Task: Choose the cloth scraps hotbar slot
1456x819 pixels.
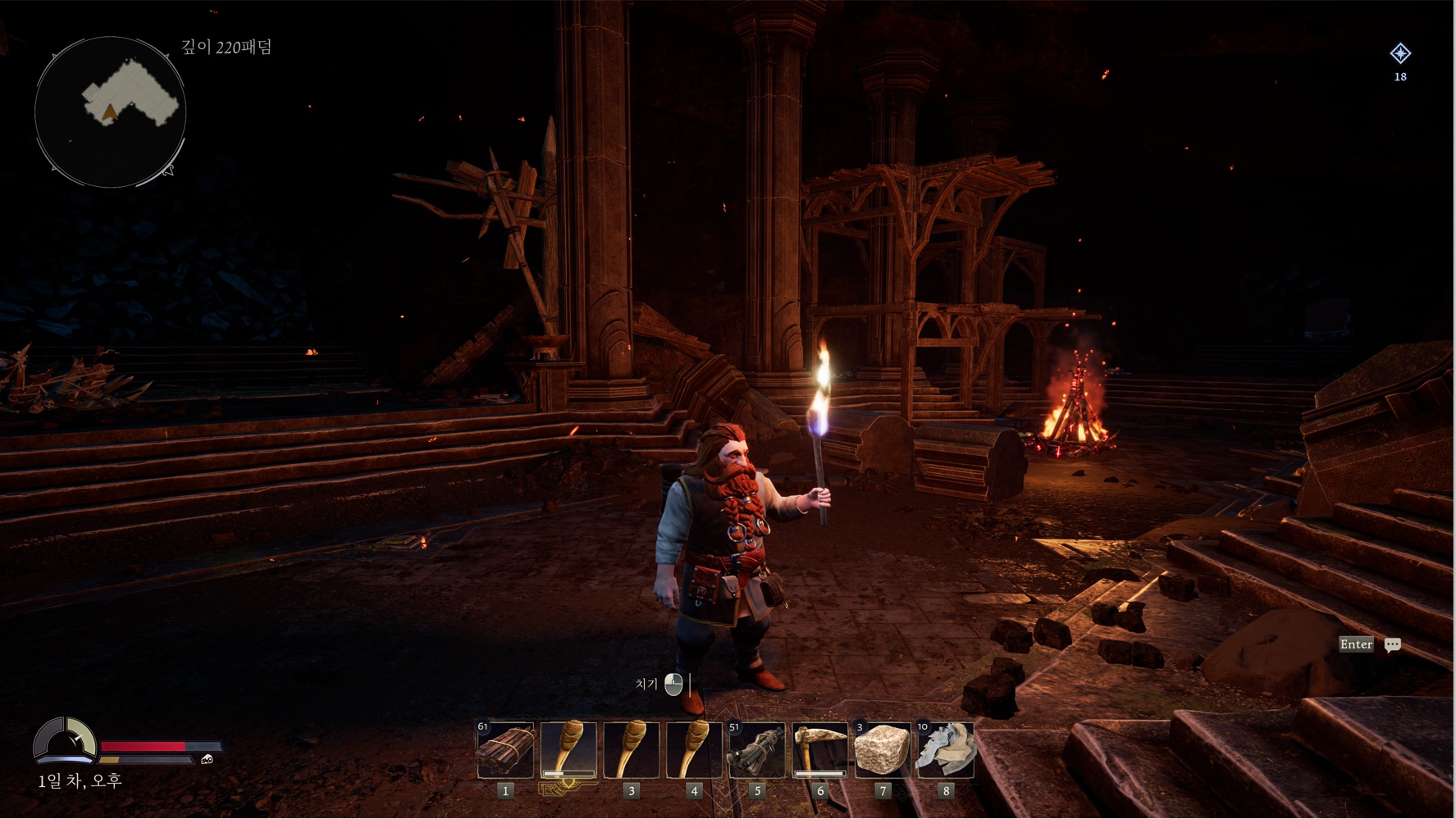Action: point(945,749)
